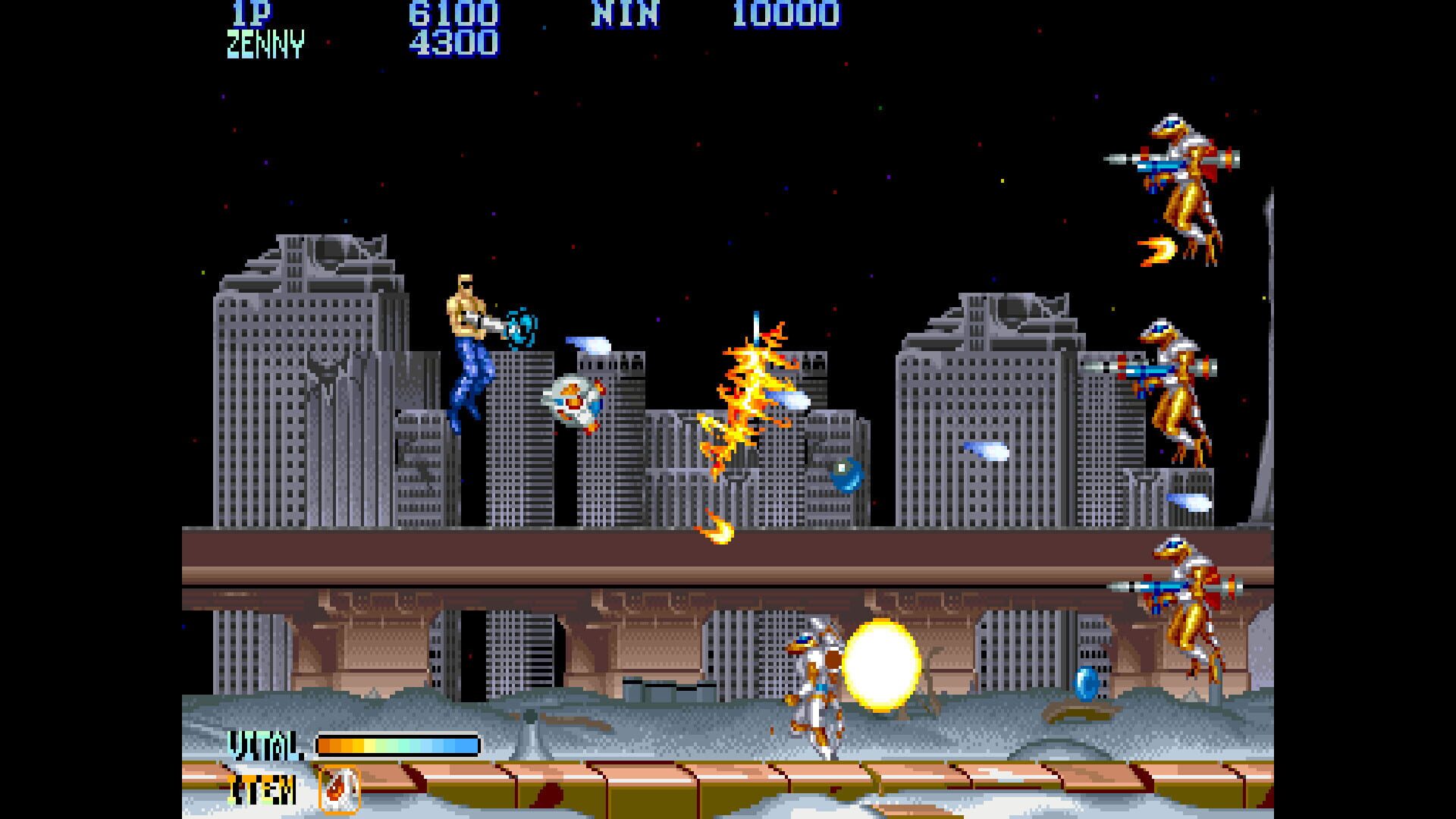This screenshot has width=1456, height=819.
Task: Click the robot soldier standing near the energy ball
Action: coord(815,682)
